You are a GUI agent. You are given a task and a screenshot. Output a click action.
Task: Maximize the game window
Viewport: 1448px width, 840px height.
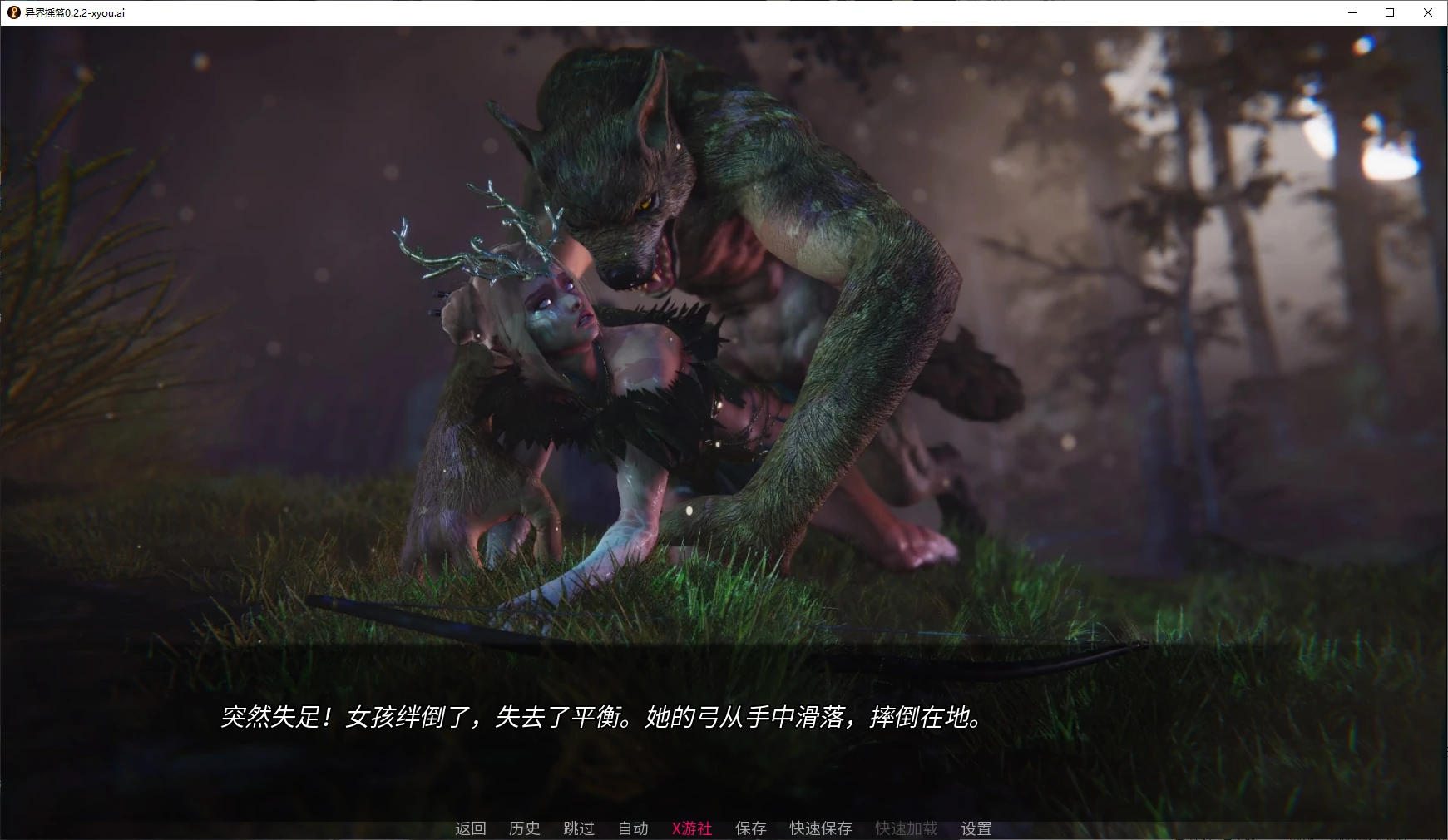1389,12
